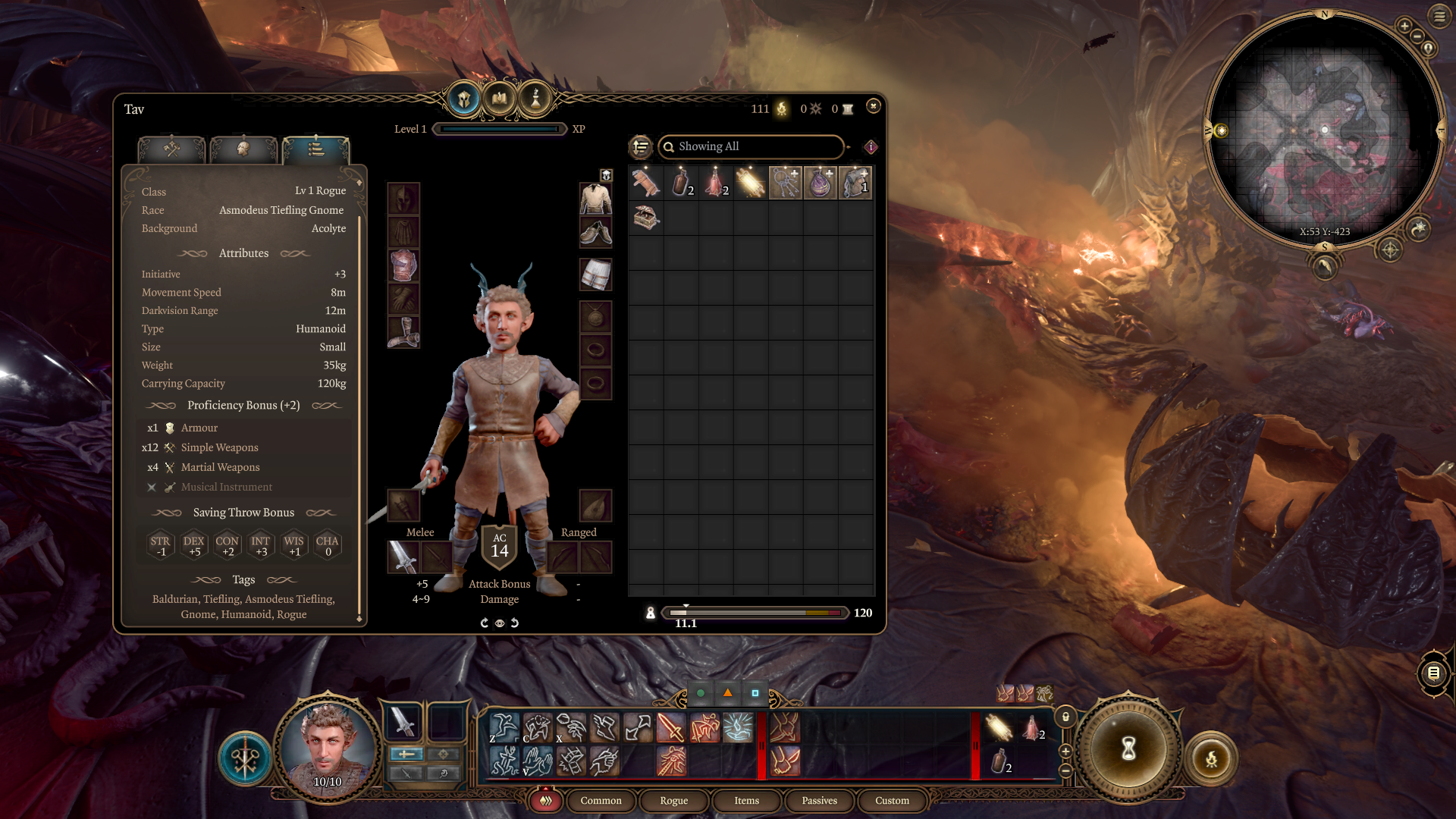
Task: Open the Common actions hotbar tab
Action: pyautogui.click(x=601, y=801)
